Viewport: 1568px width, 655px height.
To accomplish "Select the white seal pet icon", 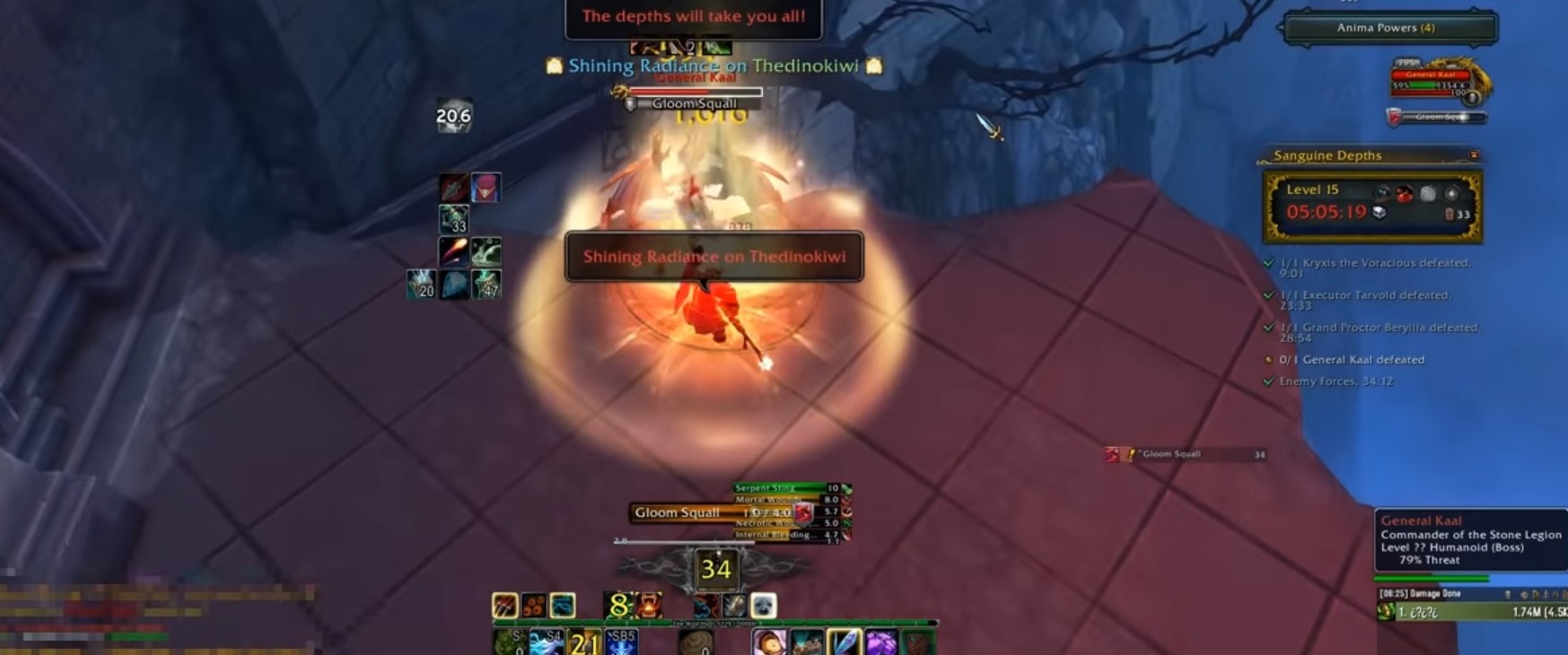I will coord(763,606).
